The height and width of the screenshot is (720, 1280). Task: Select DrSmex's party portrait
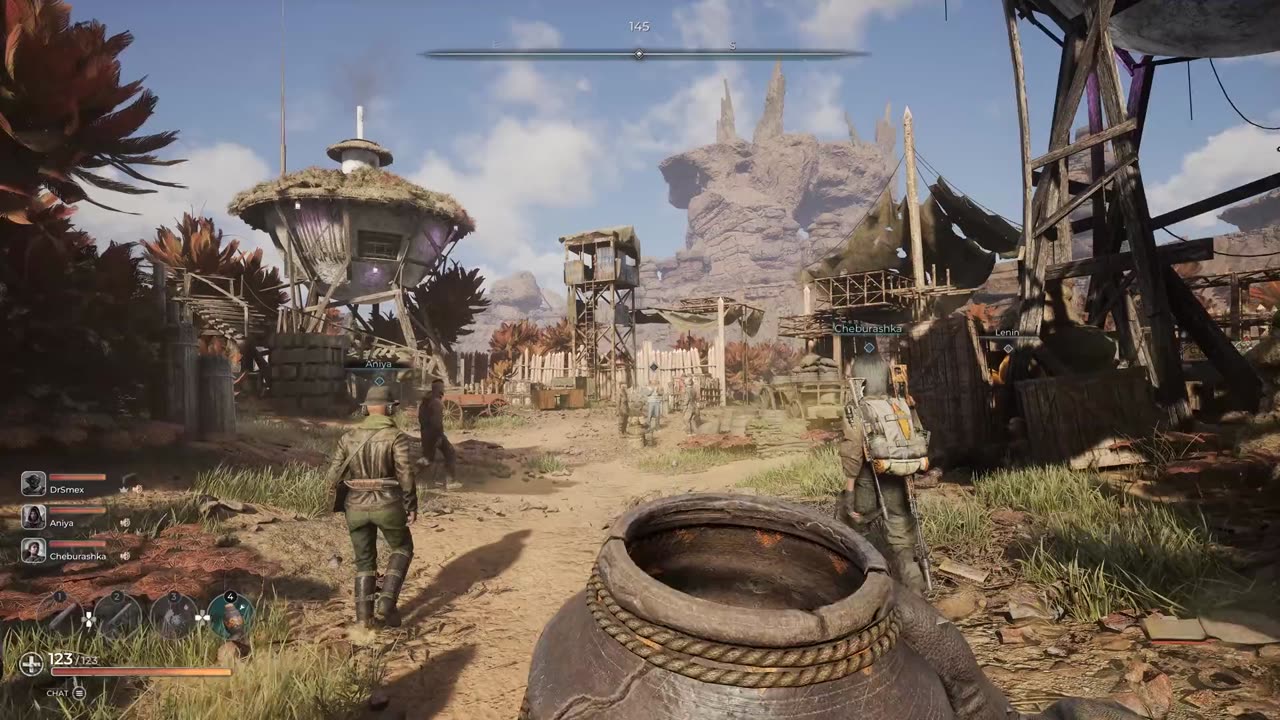[x=33, y=484]
